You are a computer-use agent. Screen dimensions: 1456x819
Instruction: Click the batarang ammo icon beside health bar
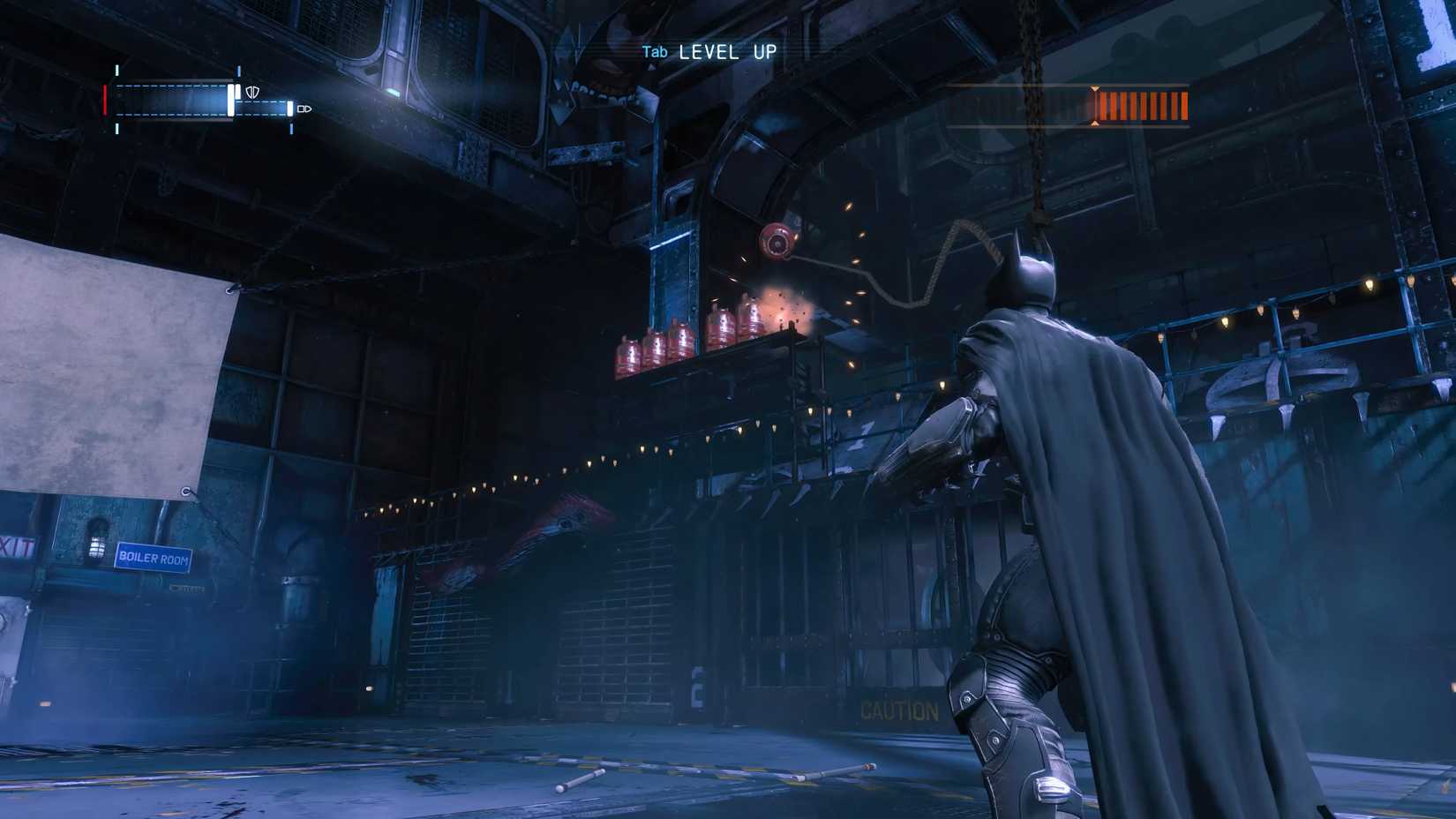coord(304,109)
